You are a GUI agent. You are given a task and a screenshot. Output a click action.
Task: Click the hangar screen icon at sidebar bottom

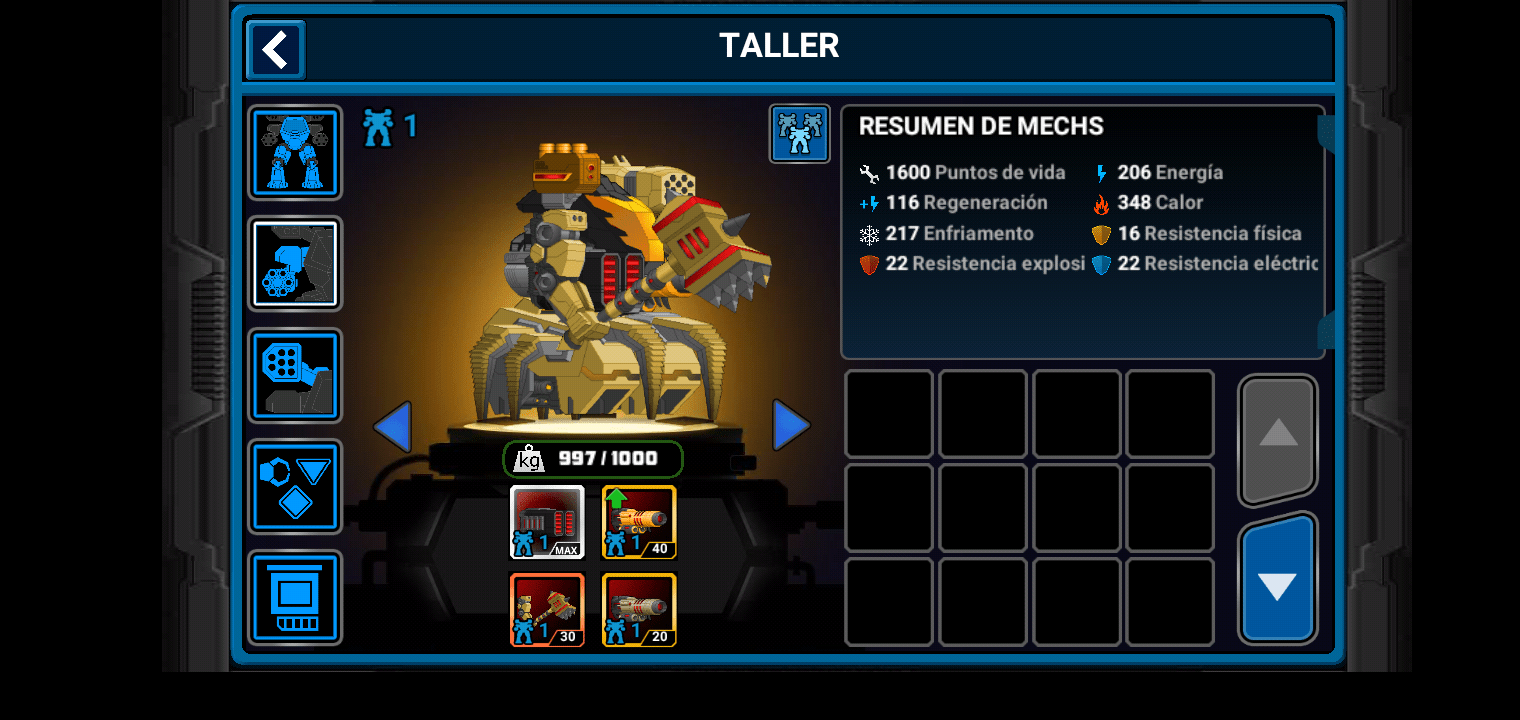click(294, 598)
